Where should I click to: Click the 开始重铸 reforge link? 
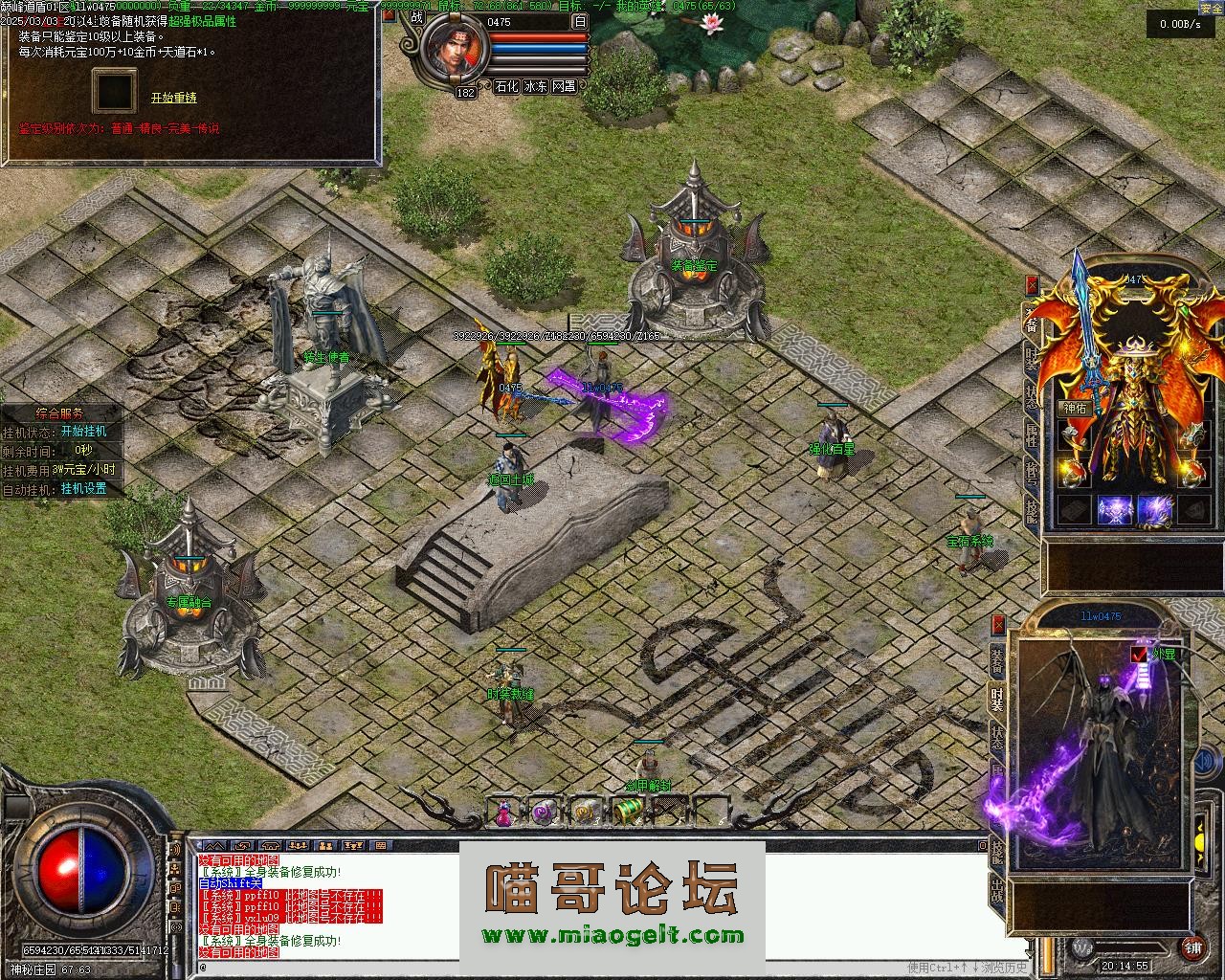(173, 98)
